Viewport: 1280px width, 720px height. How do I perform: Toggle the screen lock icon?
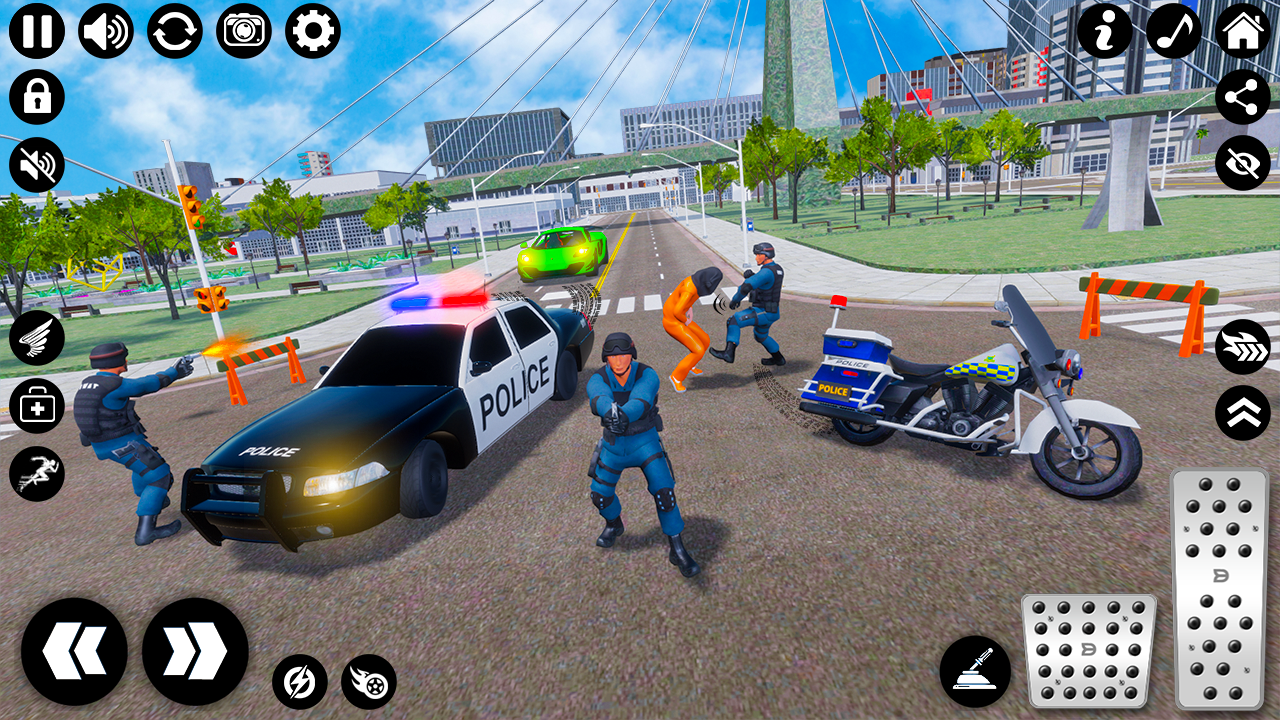(x=37, y=96)
